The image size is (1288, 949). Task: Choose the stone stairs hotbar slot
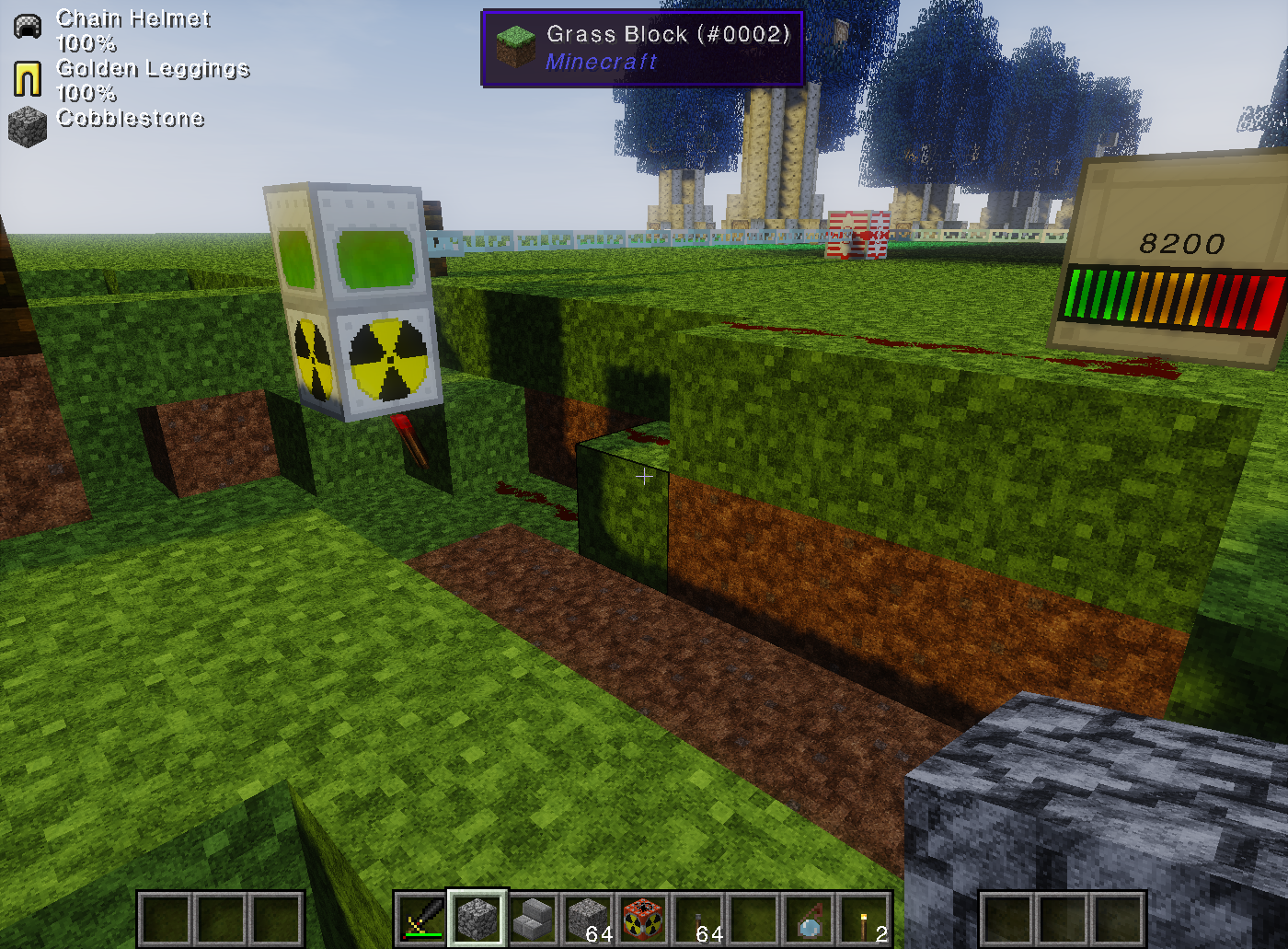[533, 919]
